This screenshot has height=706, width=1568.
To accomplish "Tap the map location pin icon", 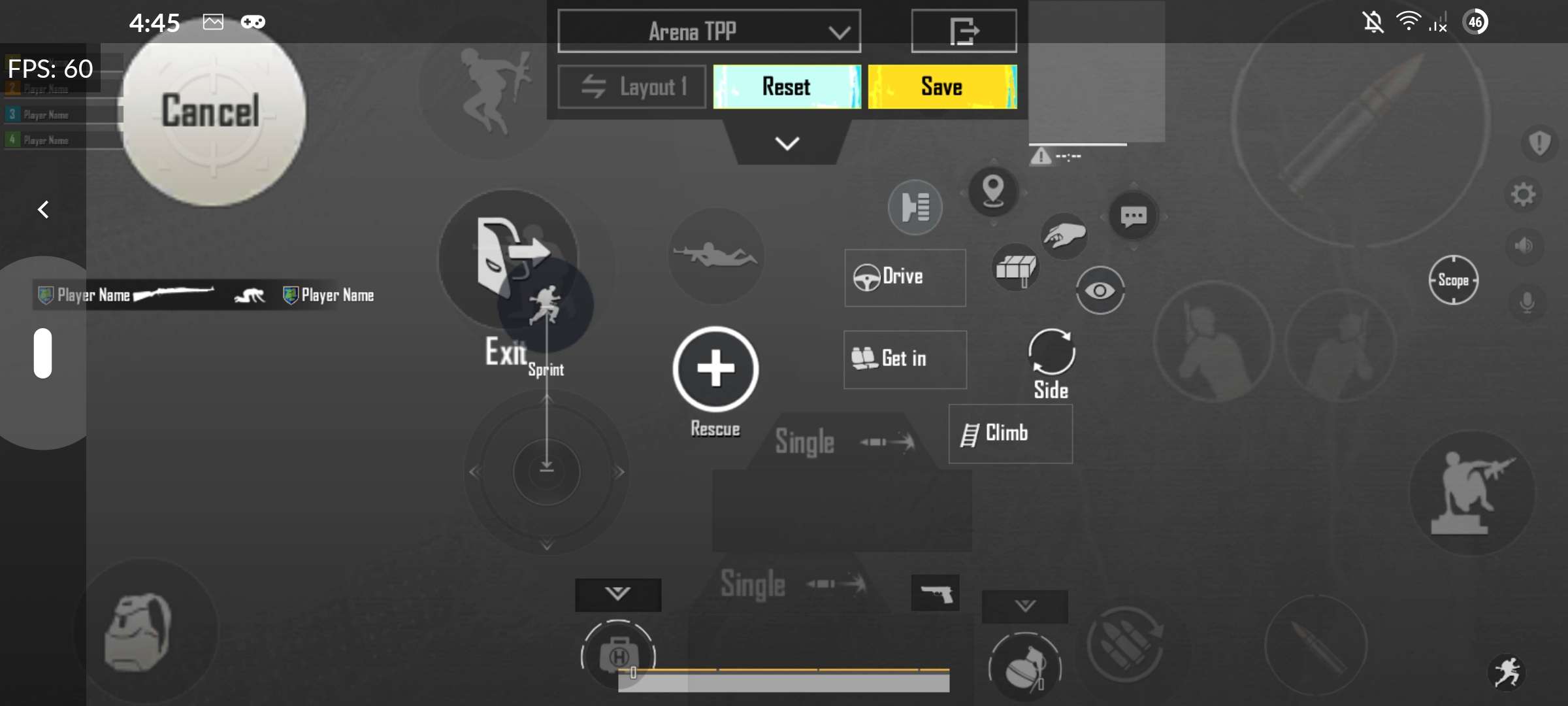I will pyautogui.click(x=993, y=192).
